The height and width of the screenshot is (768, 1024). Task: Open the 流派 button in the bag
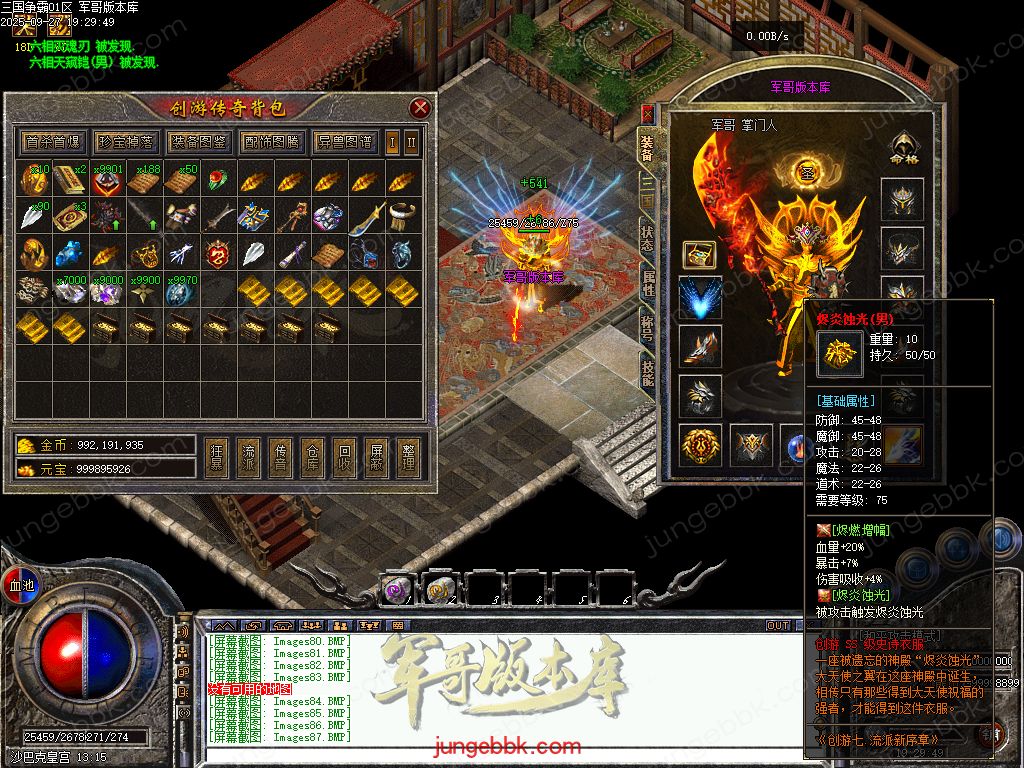tap(247, 458)
